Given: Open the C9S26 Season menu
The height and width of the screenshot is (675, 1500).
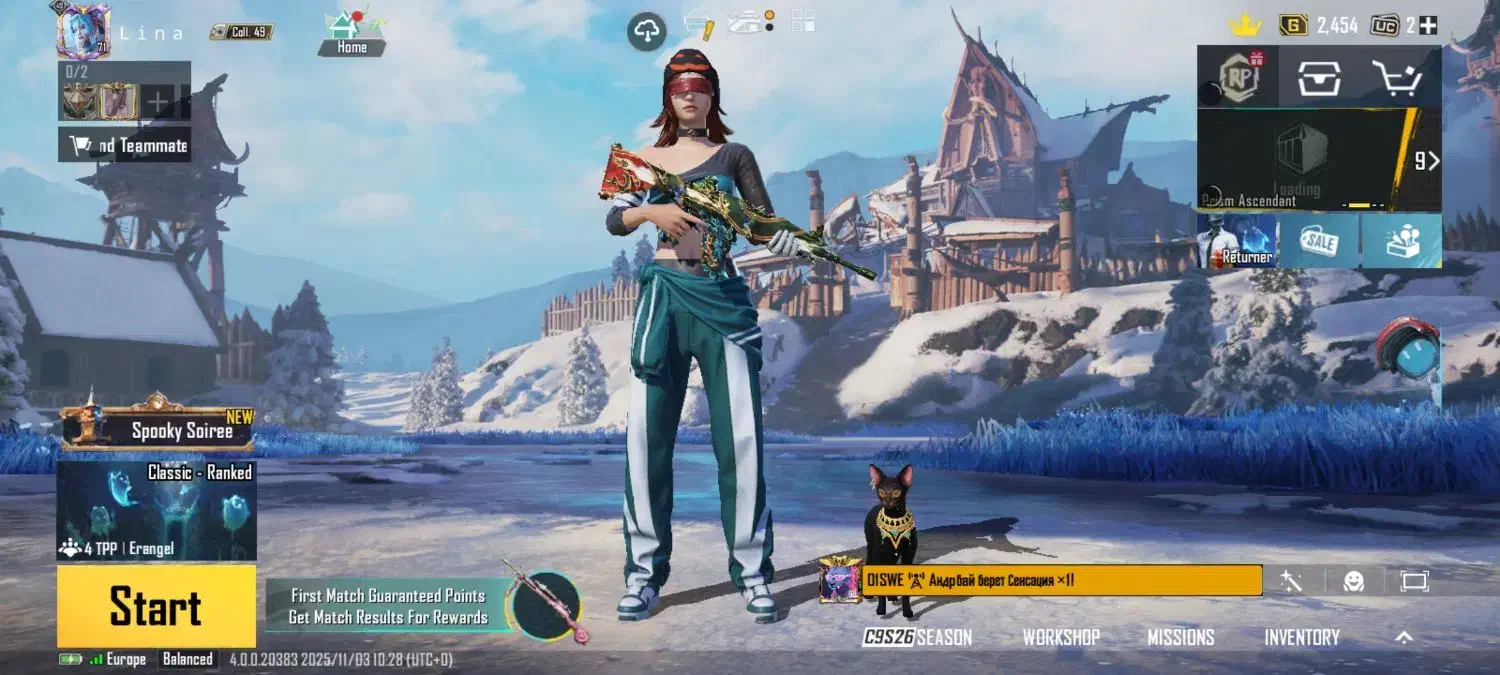Looking at the screenshot, I should click(917, 637).
